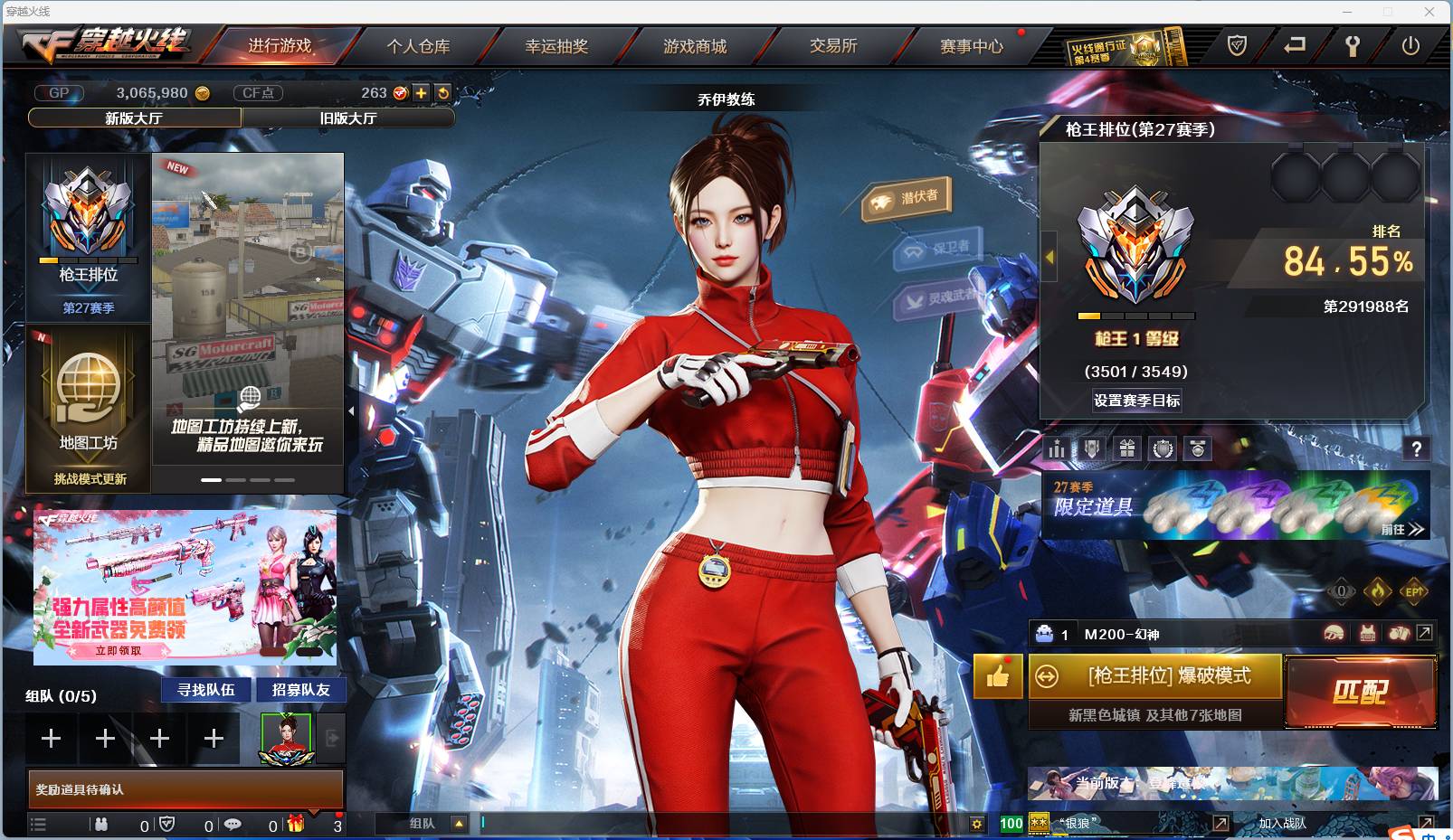Open the gift rewards icon under the rank panel
The width and height of the screenshot is (1453, 840).
click(x=1127, y=448)
